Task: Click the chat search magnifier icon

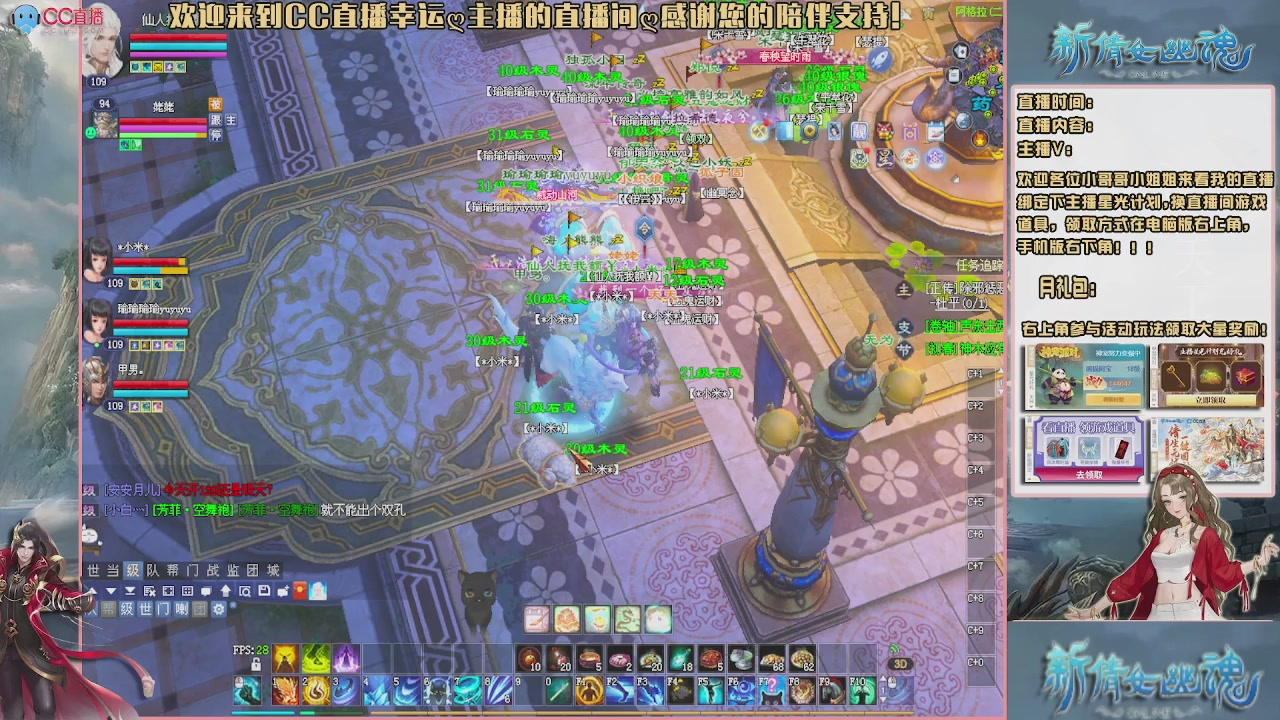Action: [247, 591]
